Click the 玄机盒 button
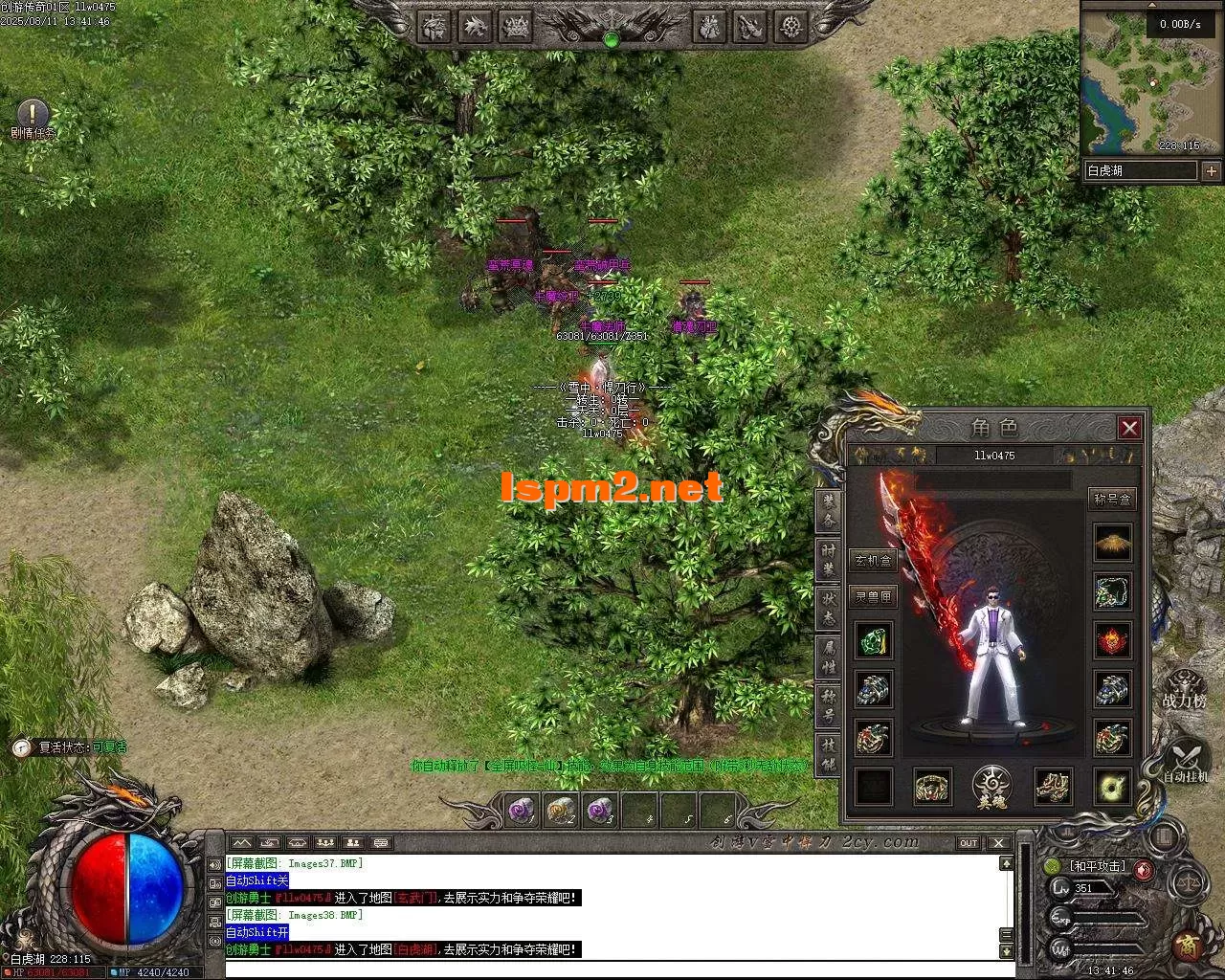1225x980 pixels. 873,561
